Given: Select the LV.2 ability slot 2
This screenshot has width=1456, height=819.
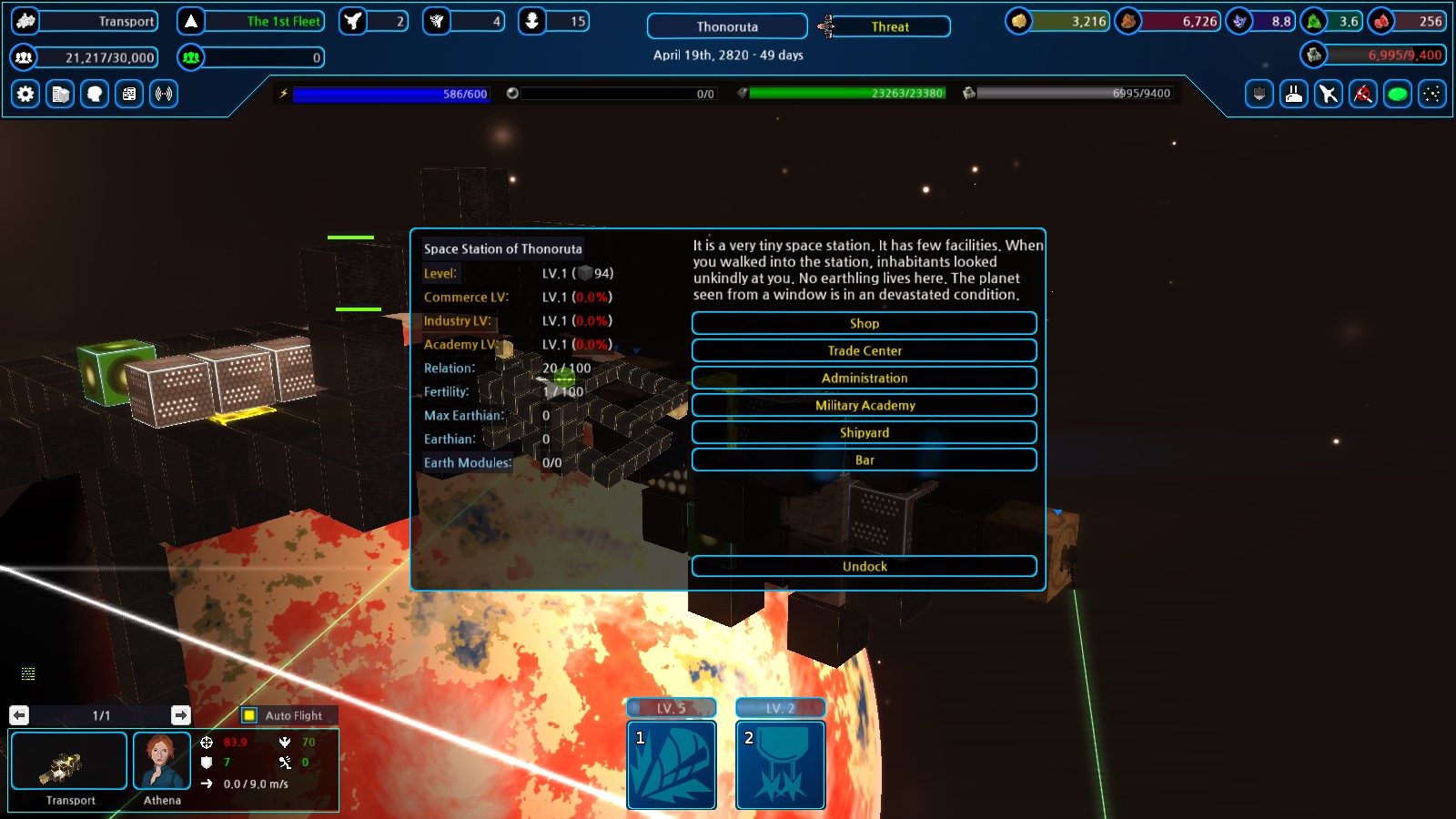Looking at the screenshot, I should (780, 765).
